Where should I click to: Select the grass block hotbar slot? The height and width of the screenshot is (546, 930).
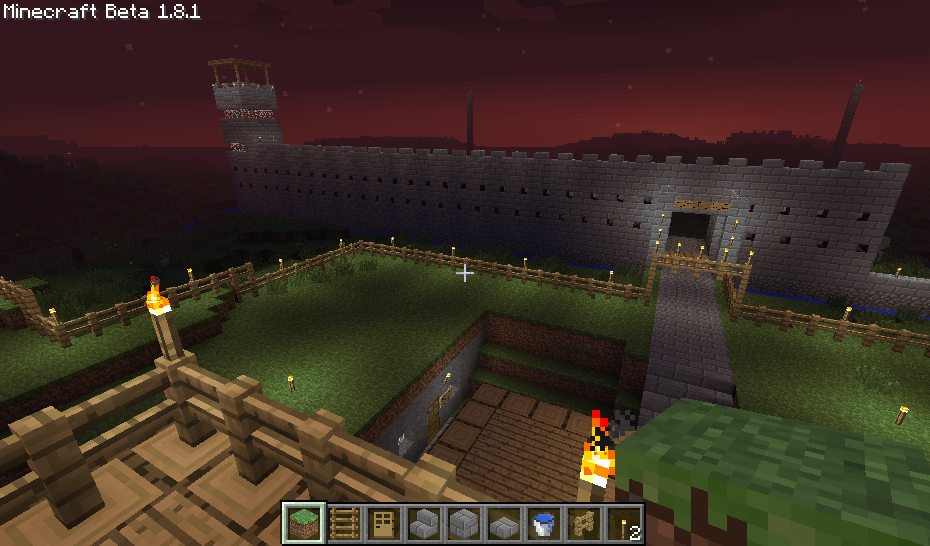pyautogui.click(x=302, y=523)
